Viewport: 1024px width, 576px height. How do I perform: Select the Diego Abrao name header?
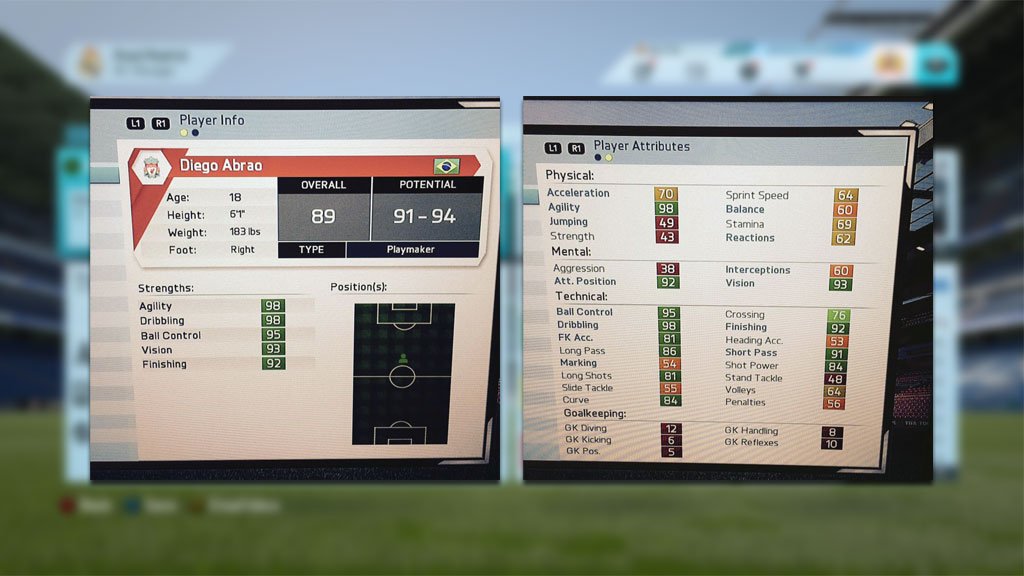point(221,165)
